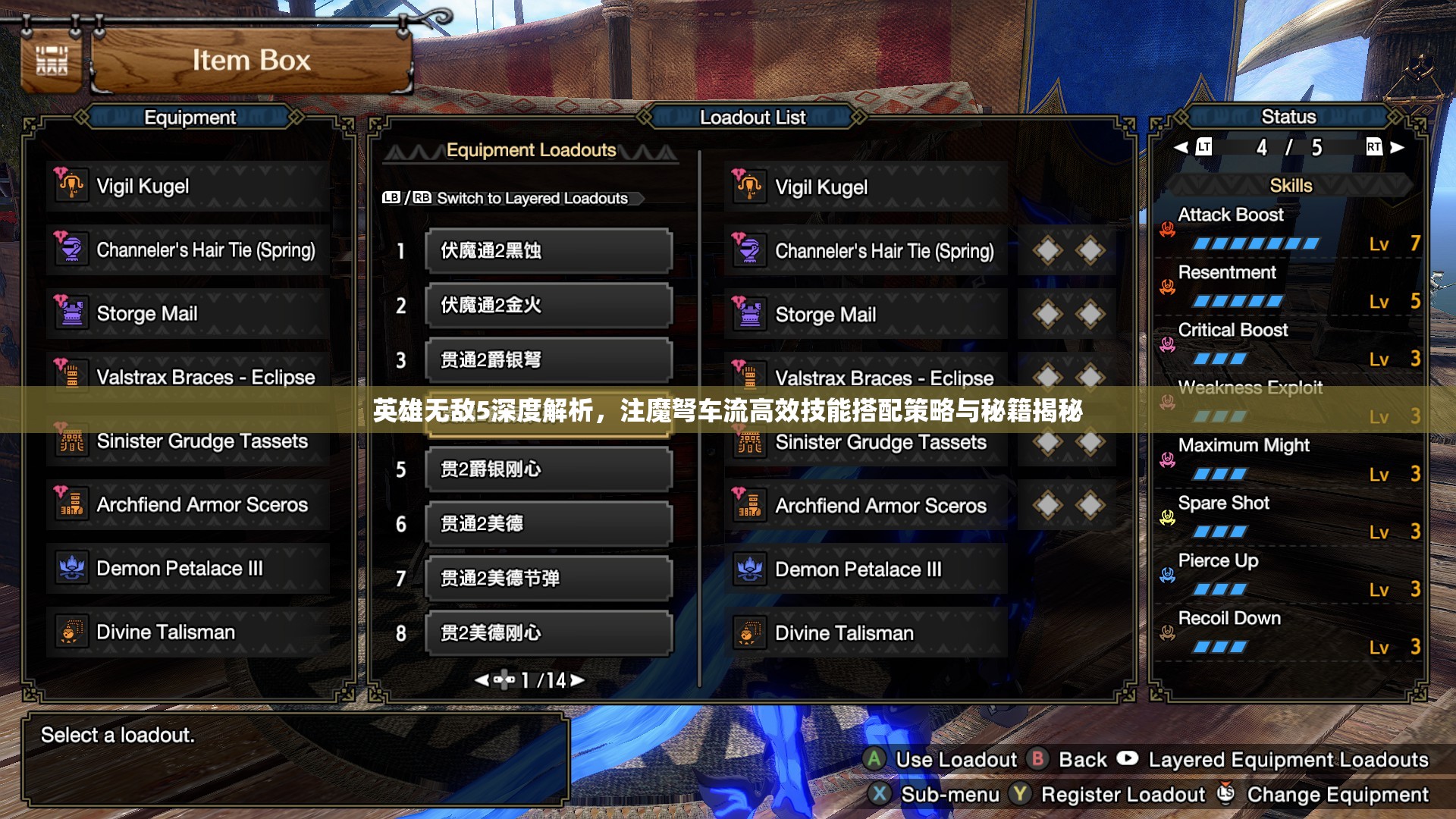Select Vigil Kugel in the Equipment panel
Viewport: 1456px width, 819px height.
pyautogui.click(x=188, y=187)
